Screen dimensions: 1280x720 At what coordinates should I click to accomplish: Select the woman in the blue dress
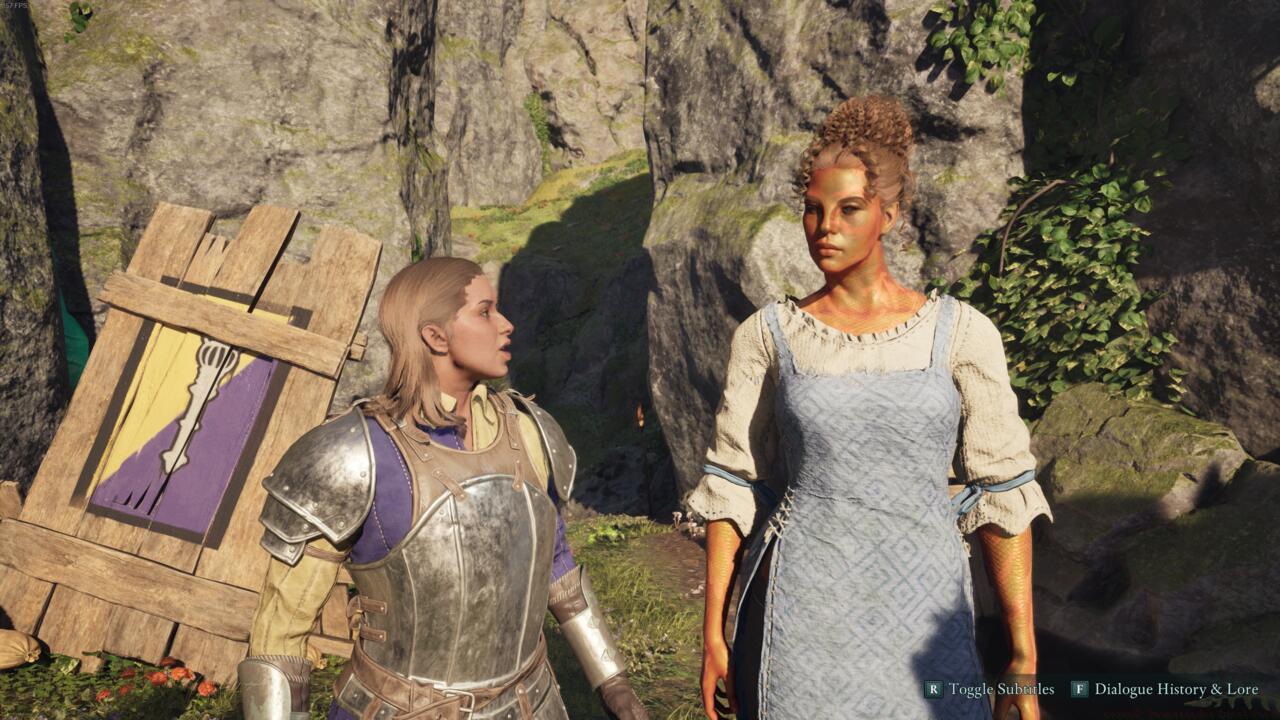pyautogui.click(x=860, y=400)
